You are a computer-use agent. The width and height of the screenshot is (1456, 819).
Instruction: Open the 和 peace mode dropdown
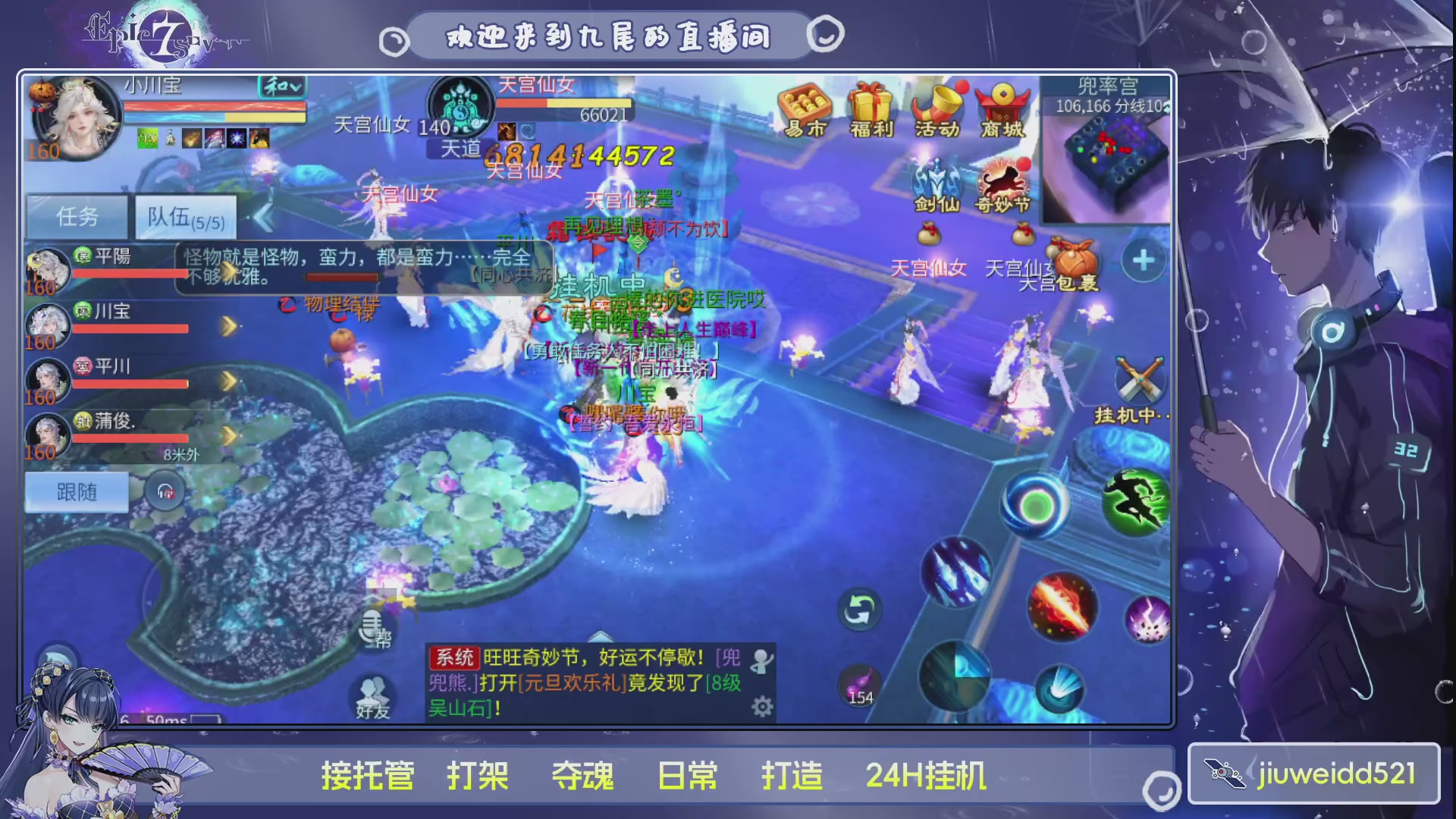click(x=280, y=88)
